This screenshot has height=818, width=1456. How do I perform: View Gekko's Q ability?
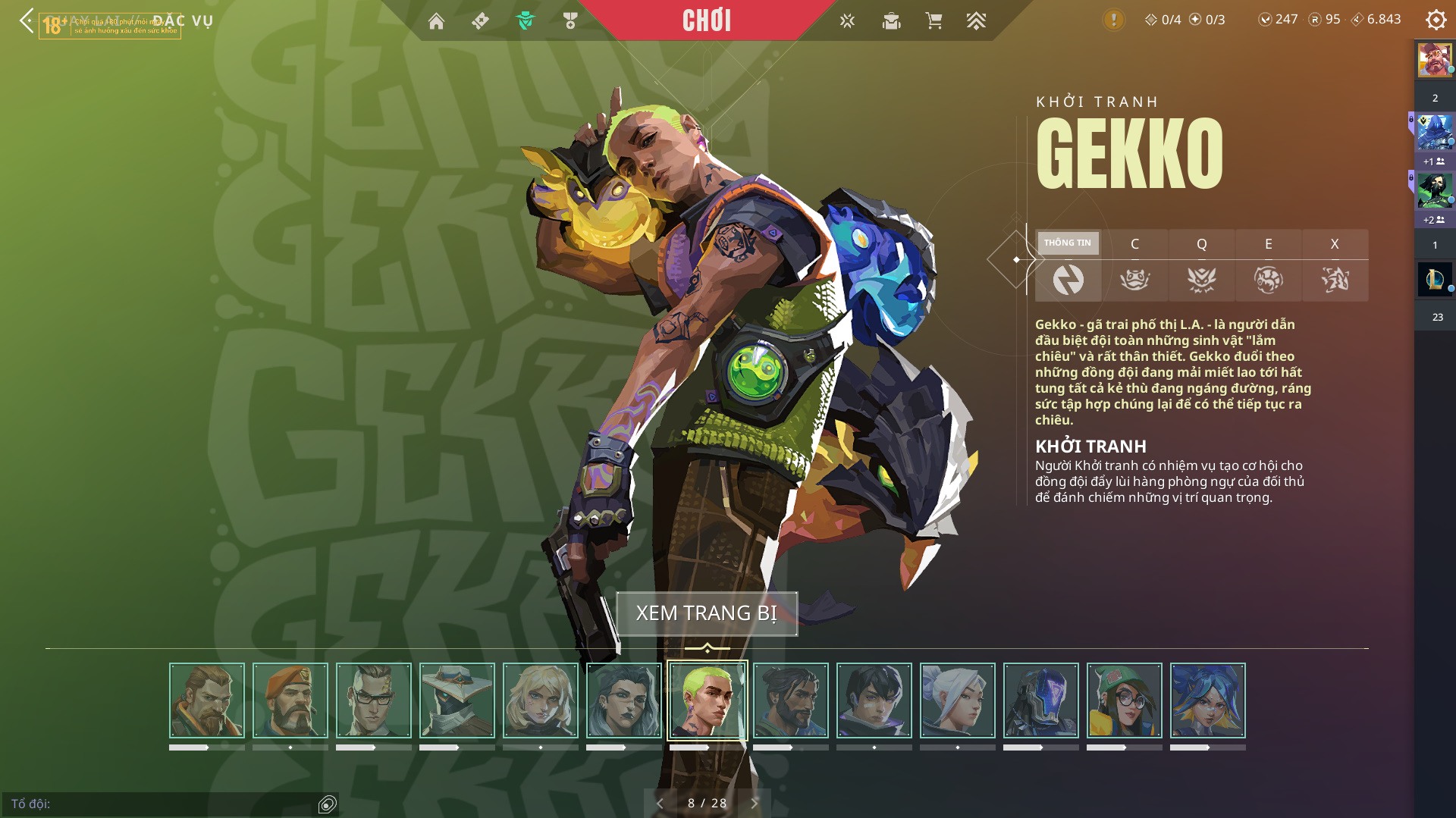pyautogui.click(x=1201, y=265)
